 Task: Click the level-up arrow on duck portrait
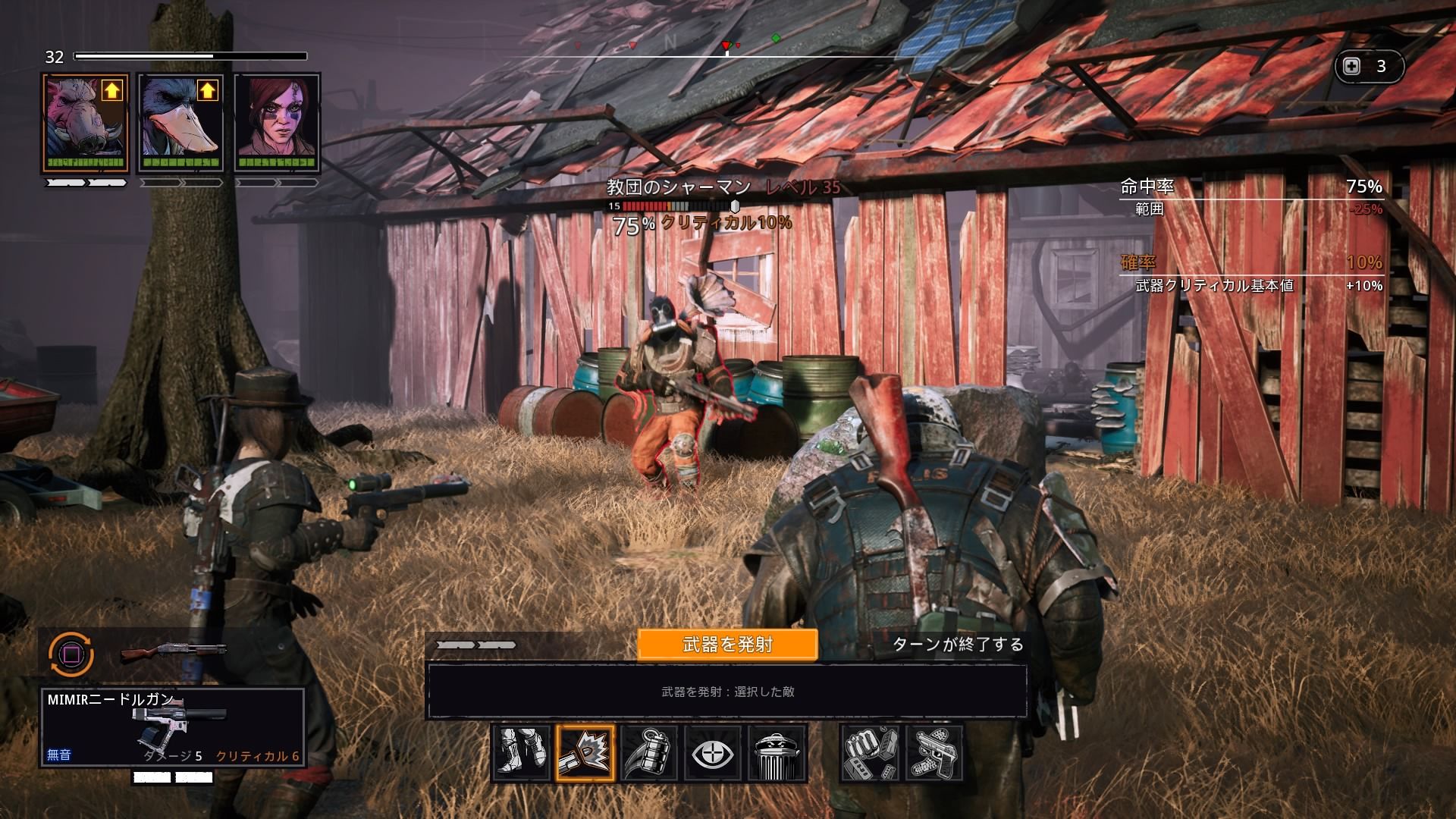[x=208, y=92]
